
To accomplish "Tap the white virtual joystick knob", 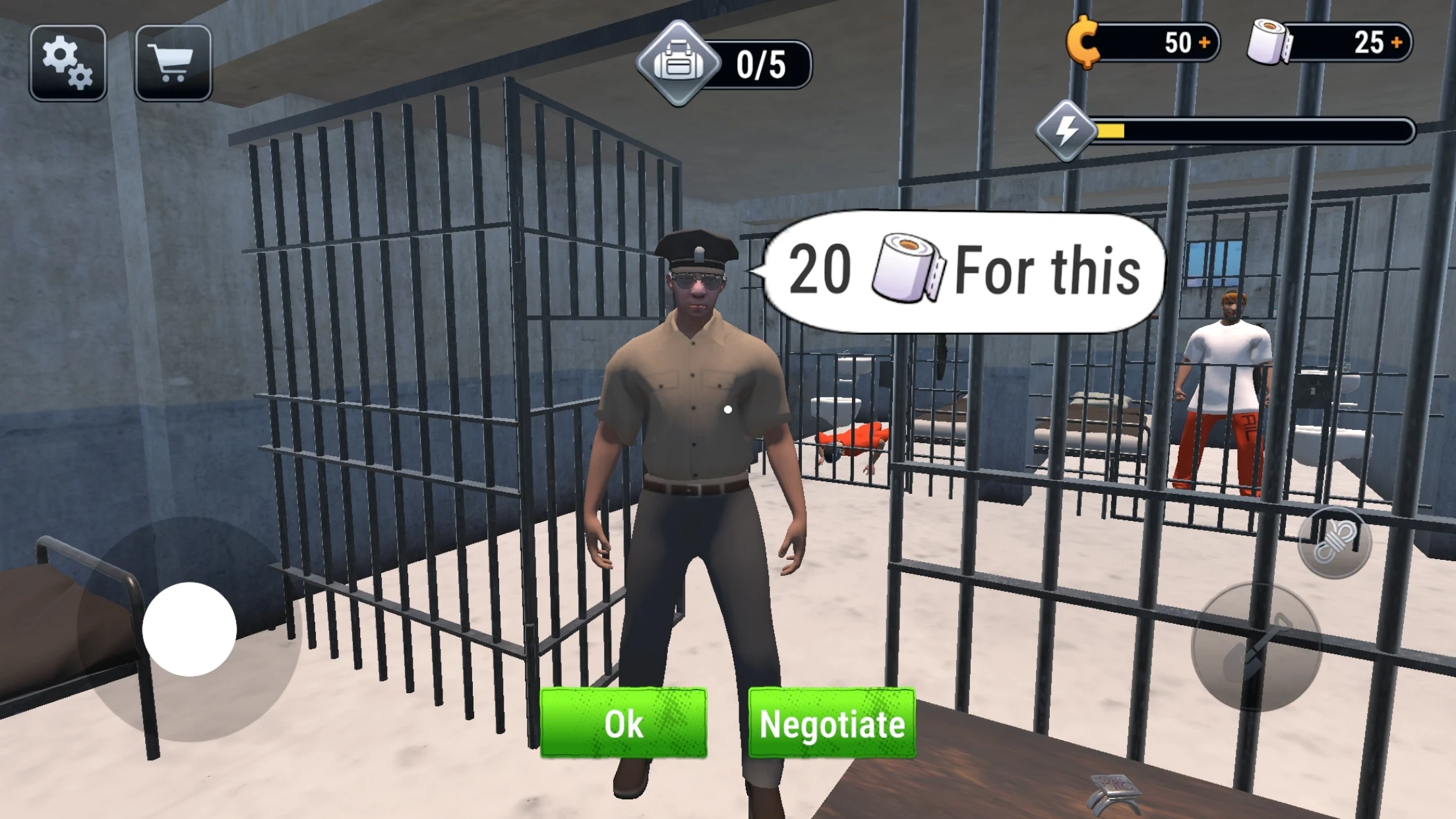I will [189, 629].
